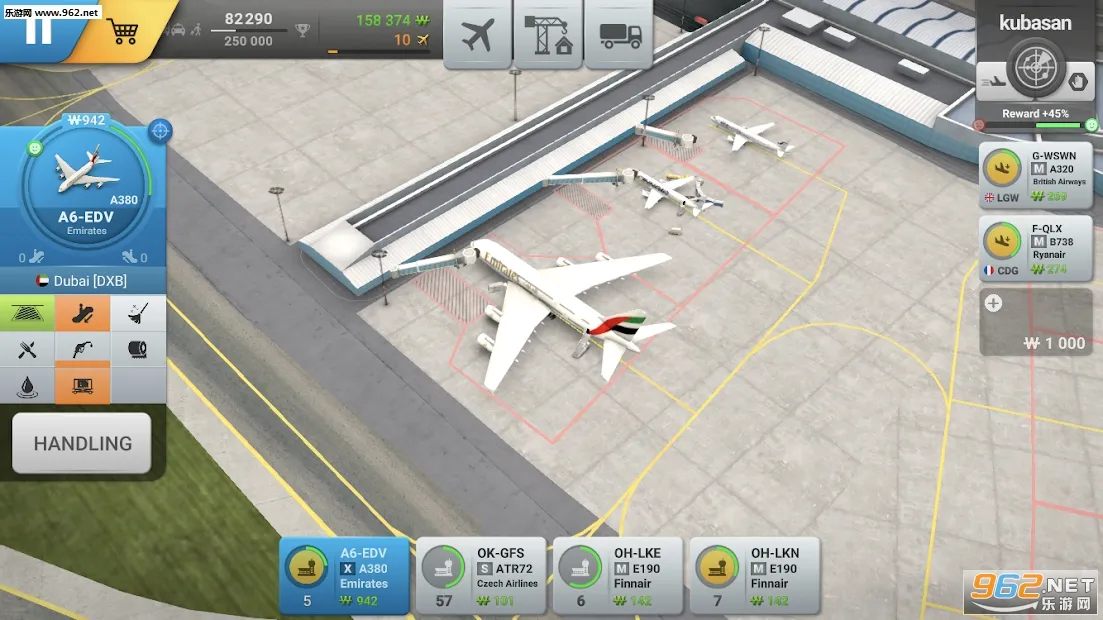The height and width of the screenshot is (620, 1103).
Task: Open the crane construction menu
Action: (547, 35)
